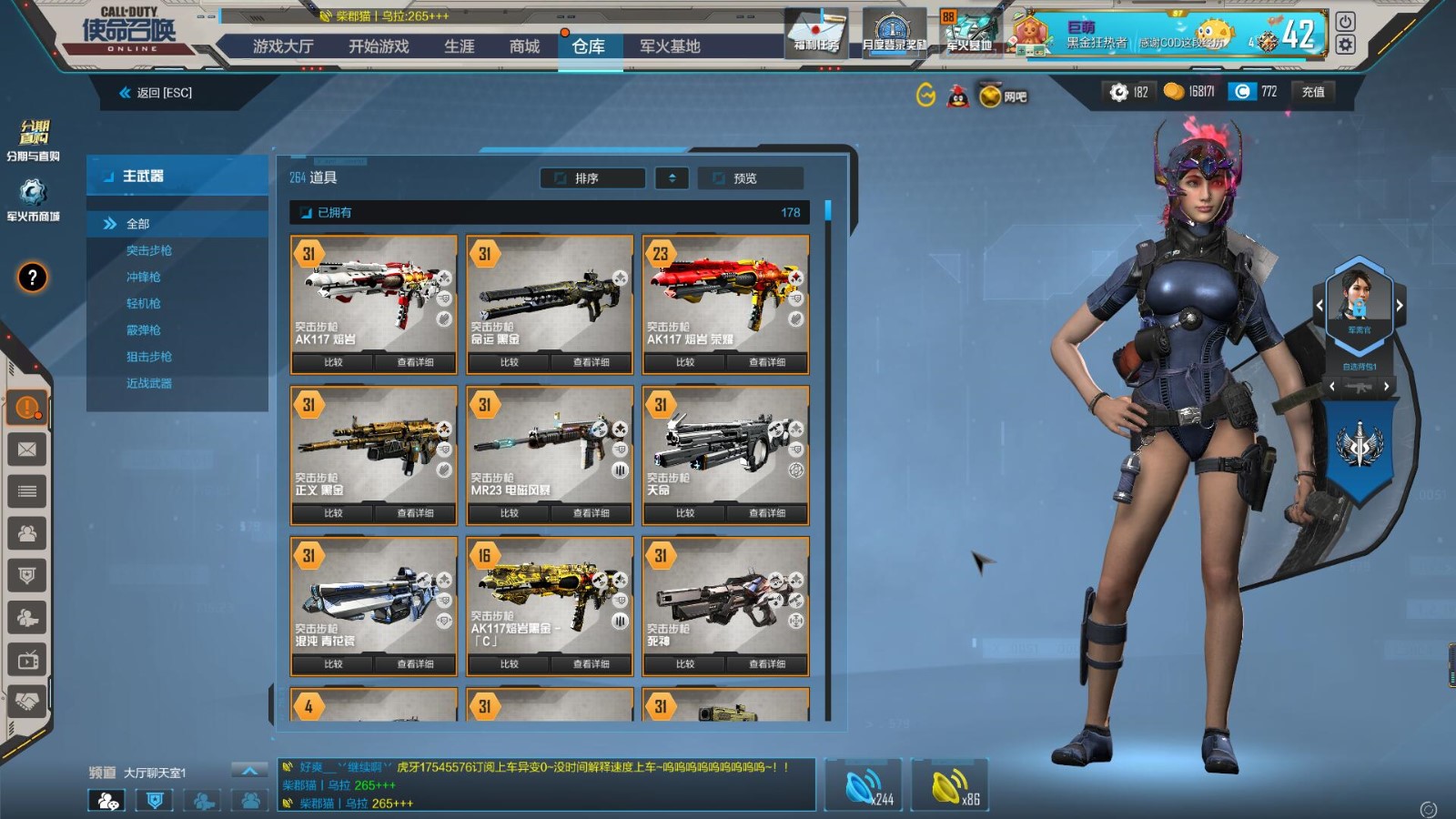Open the question mark help icon
This screenshot has width=1456, height=819.
coord(32,278)
